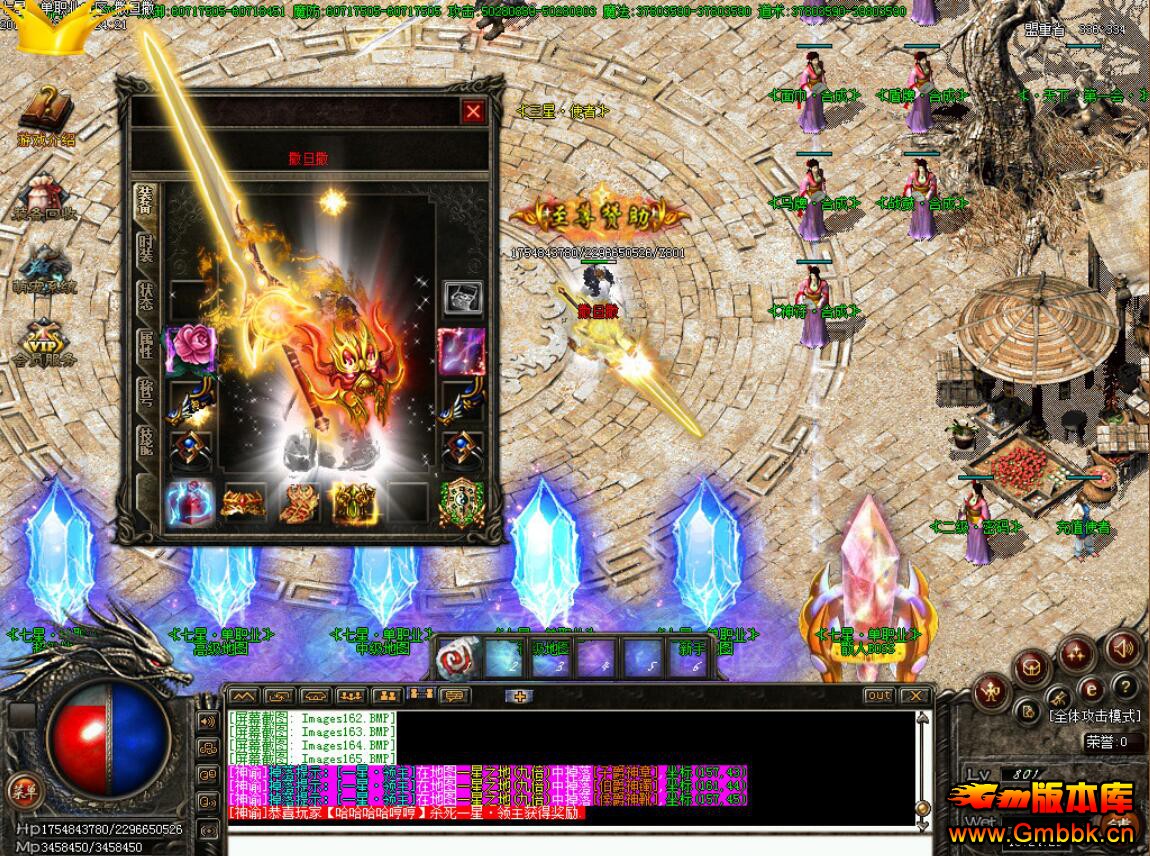Select the 技能 (skills) tab
The height and width of the screenshot is (856, 1150).
(146, 442)
